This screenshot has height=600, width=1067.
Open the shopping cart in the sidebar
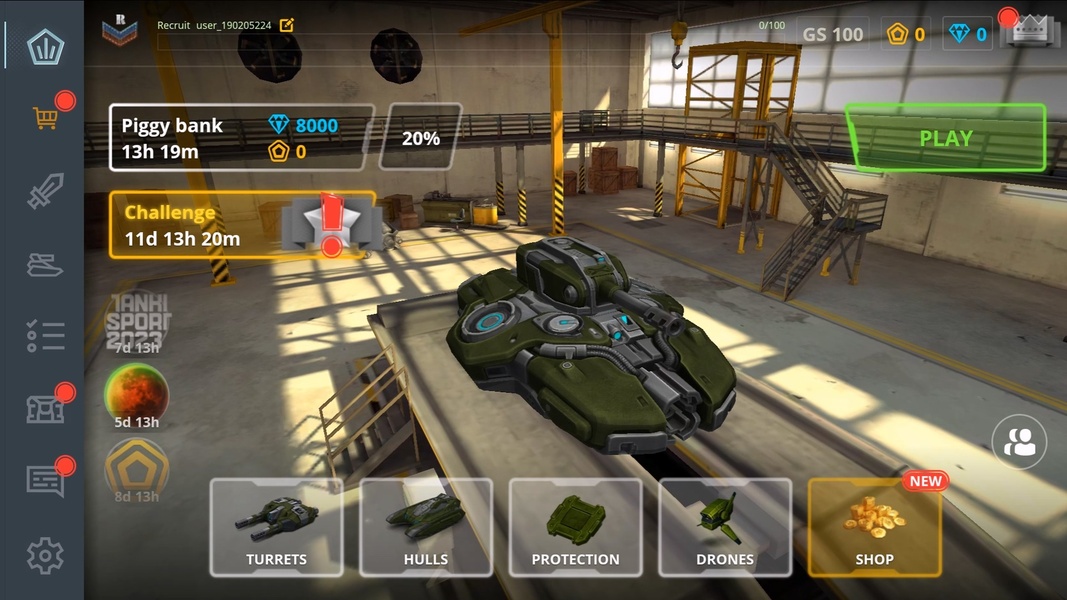click(x=45, y=118)
